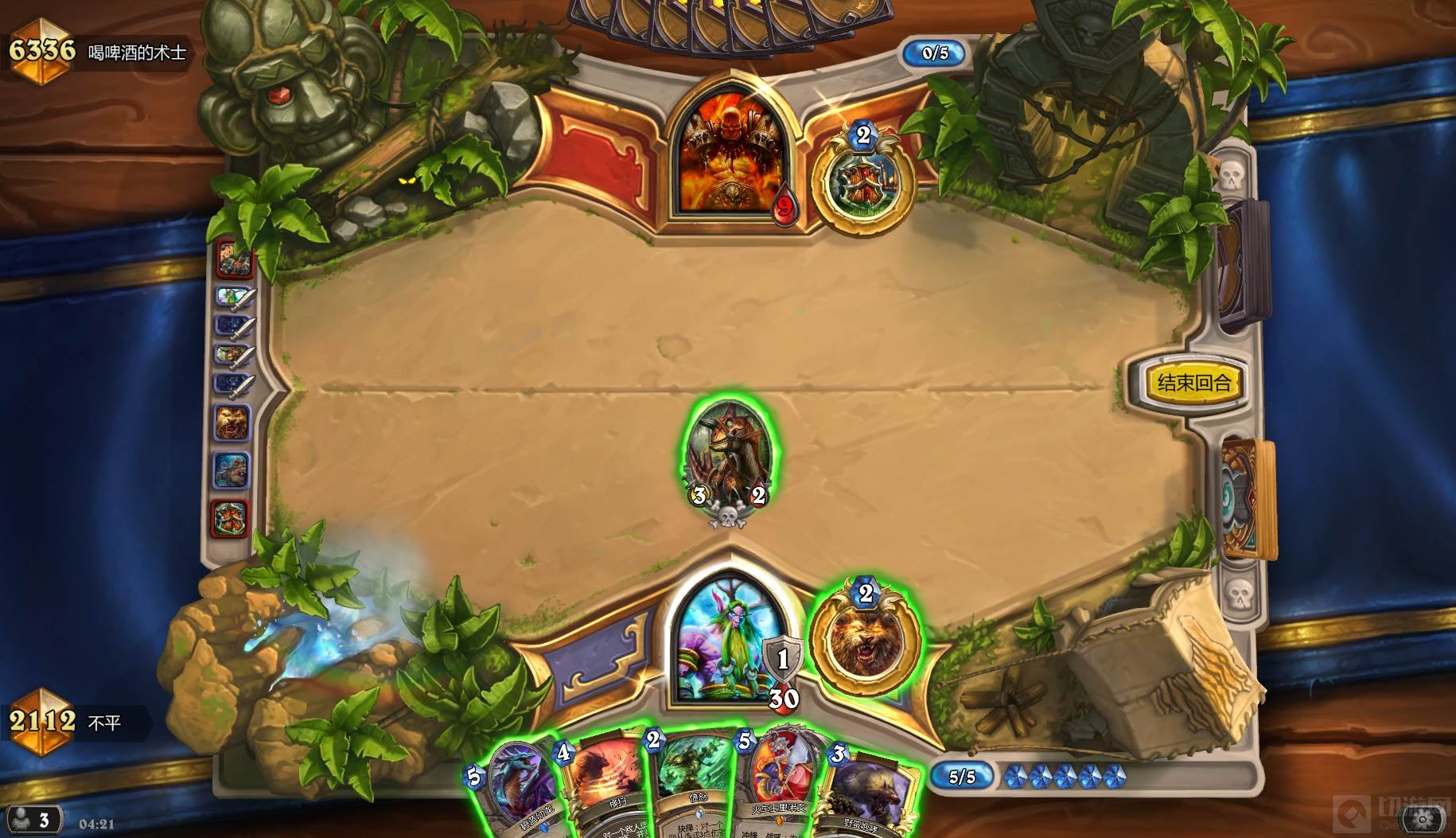Select the Azure Drake card in hand
The width and height of the screenshot is (1456, 838).
coord(516,788)
